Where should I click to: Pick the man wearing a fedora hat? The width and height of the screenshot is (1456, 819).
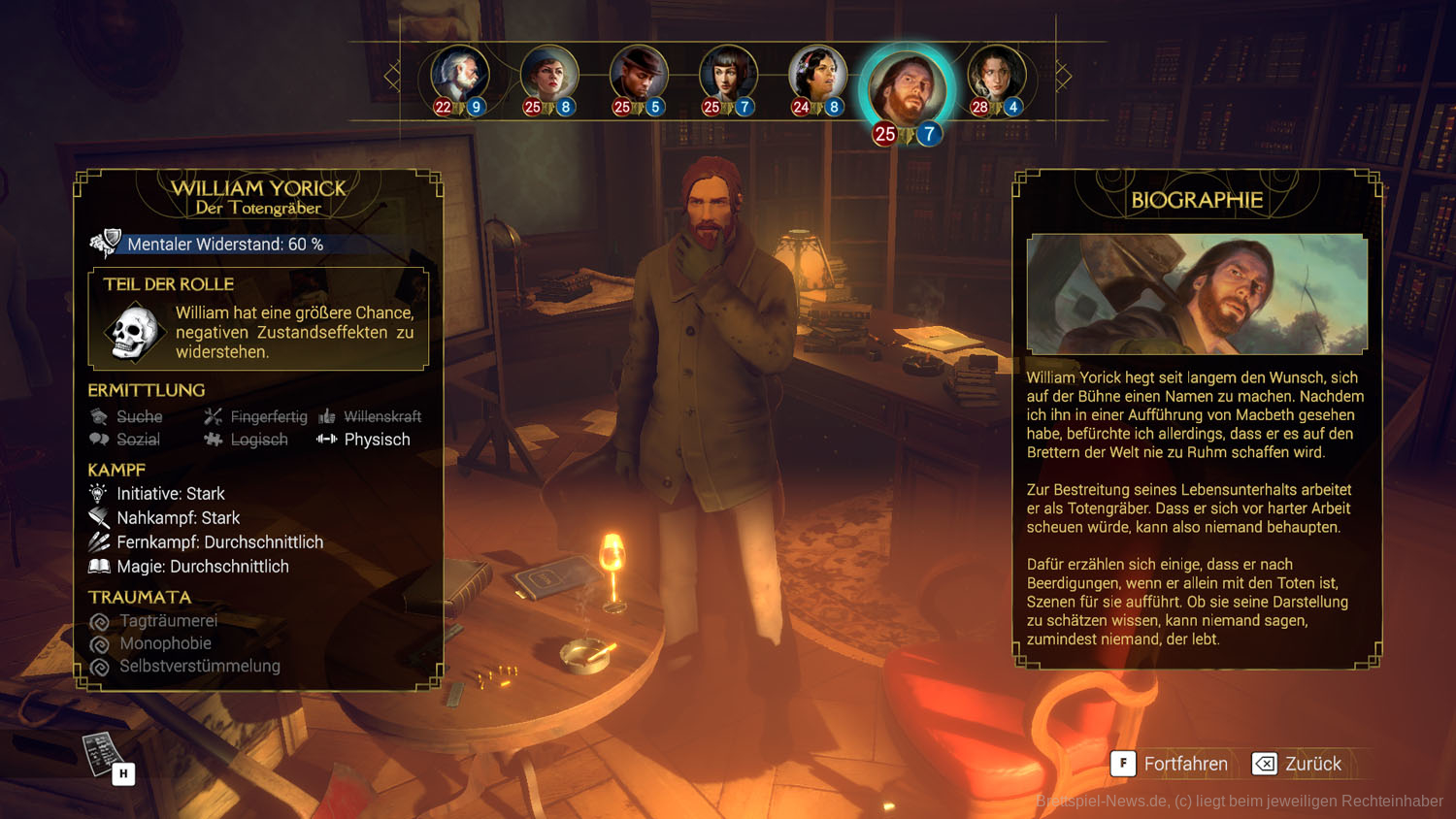click(x=638, y=76)
